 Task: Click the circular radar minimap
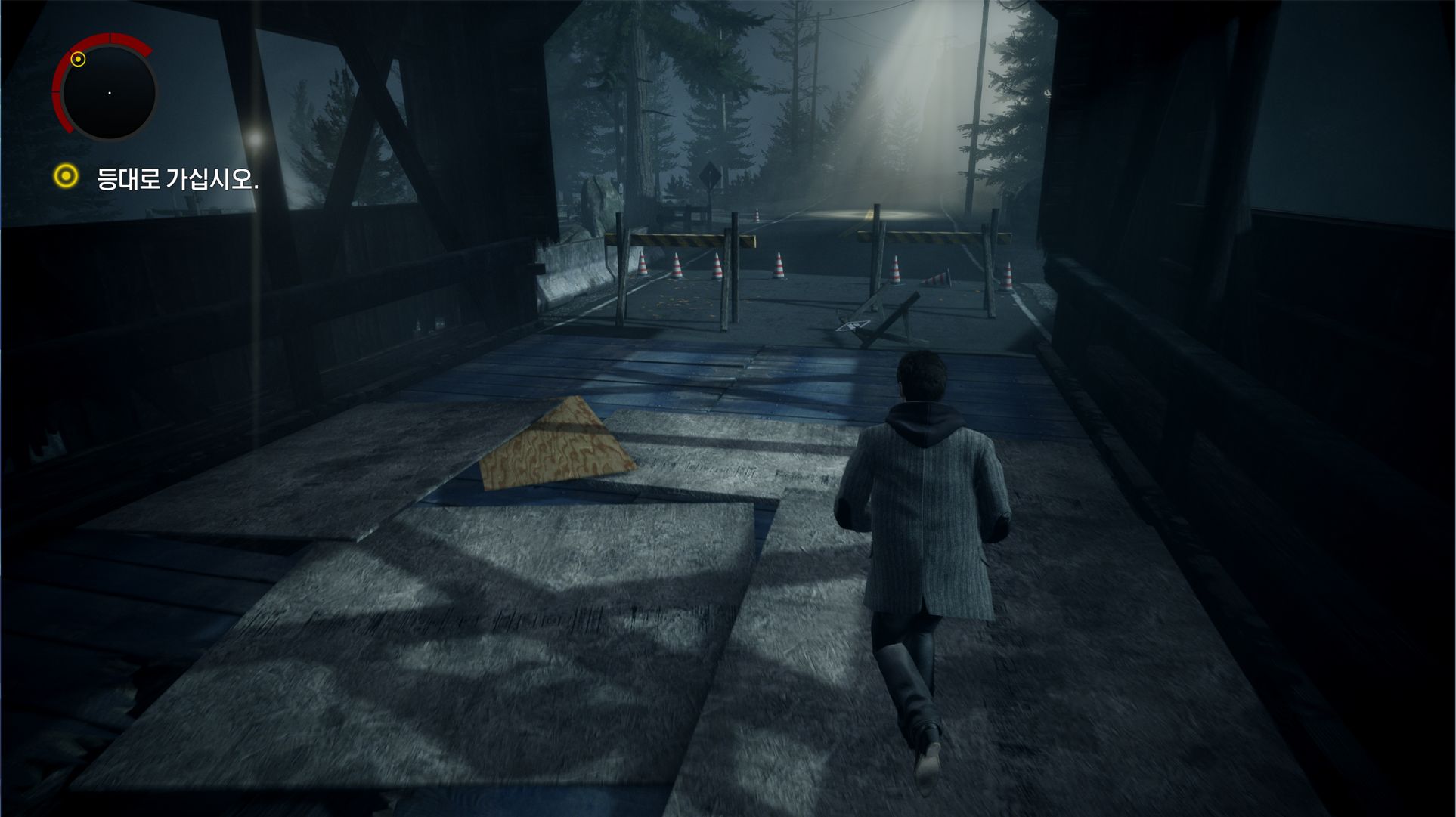pyautogui.click(x=109, y=92)
